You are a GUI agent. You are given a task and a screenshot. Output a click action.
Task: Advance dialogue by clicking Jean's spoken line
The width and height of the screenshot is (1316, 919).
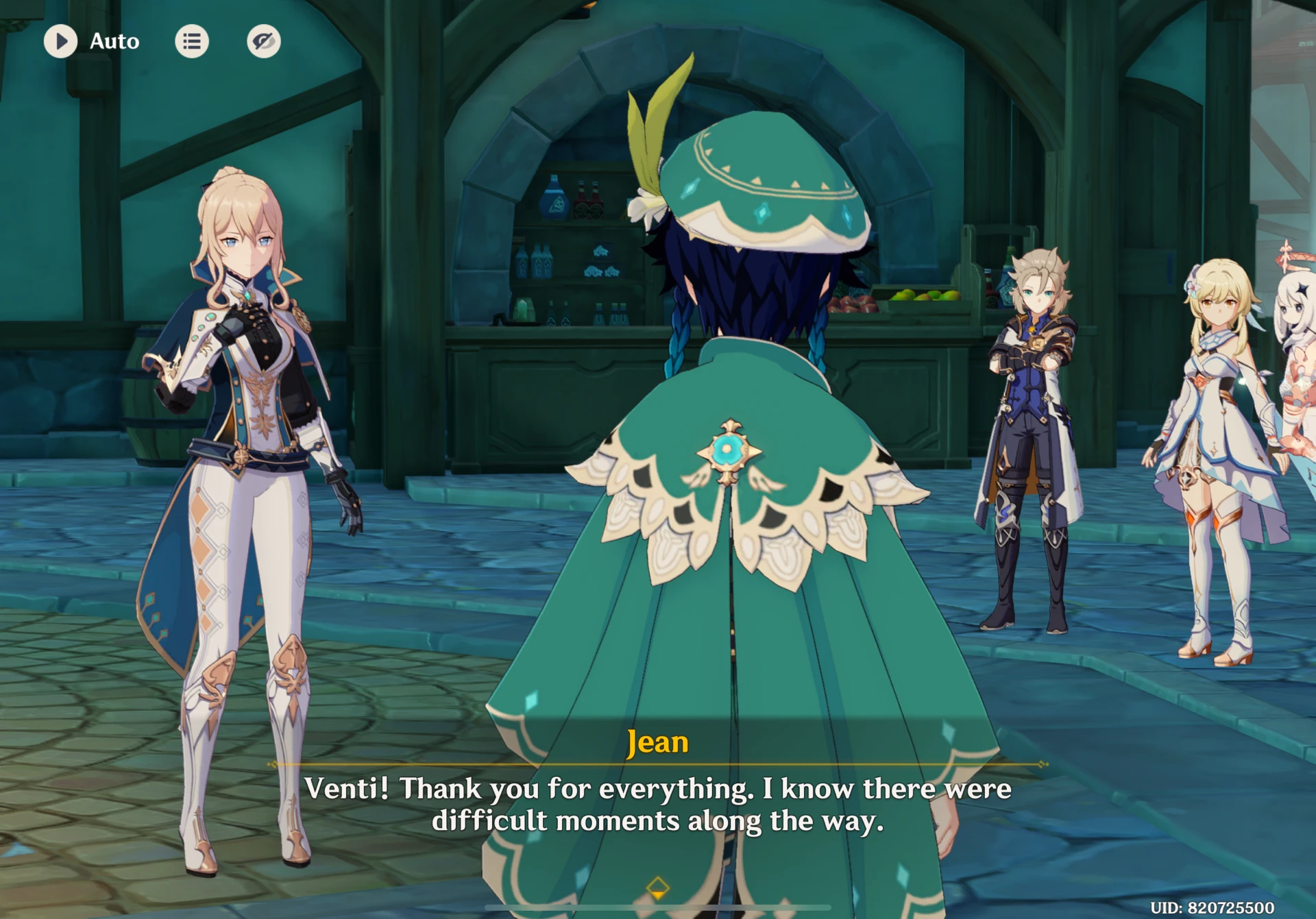coord(658,805)
